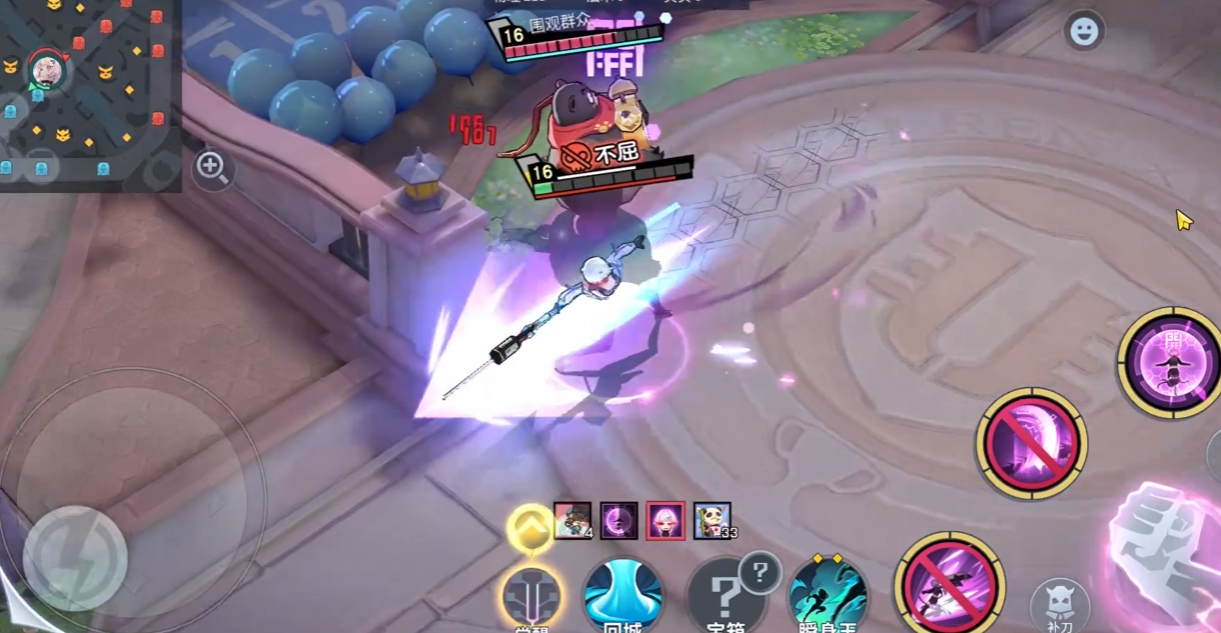The image size is (1221, 633).
Task: Tap the disabled purple dash skill icon
Action: pyautogui.click(x=949, y=587)
